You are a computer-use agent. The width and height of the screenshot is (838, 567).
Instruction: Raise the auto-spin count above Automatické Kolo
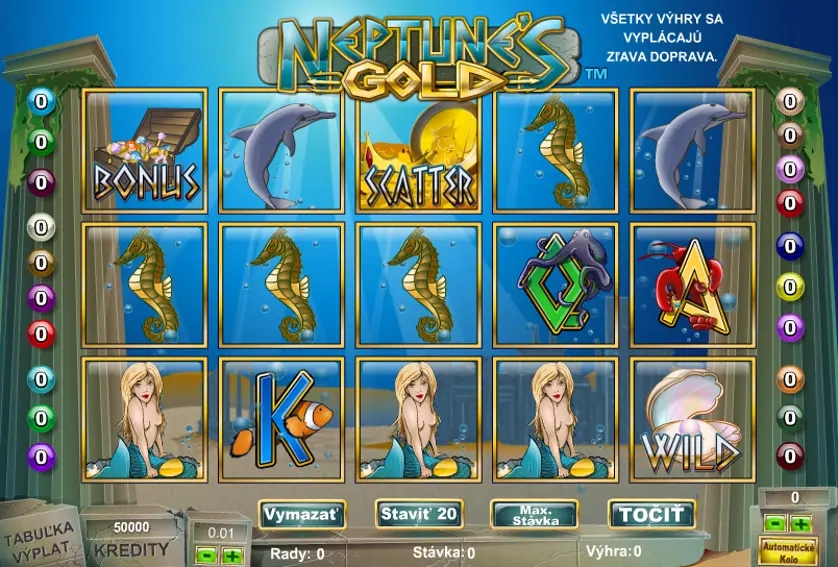[800, 523]
